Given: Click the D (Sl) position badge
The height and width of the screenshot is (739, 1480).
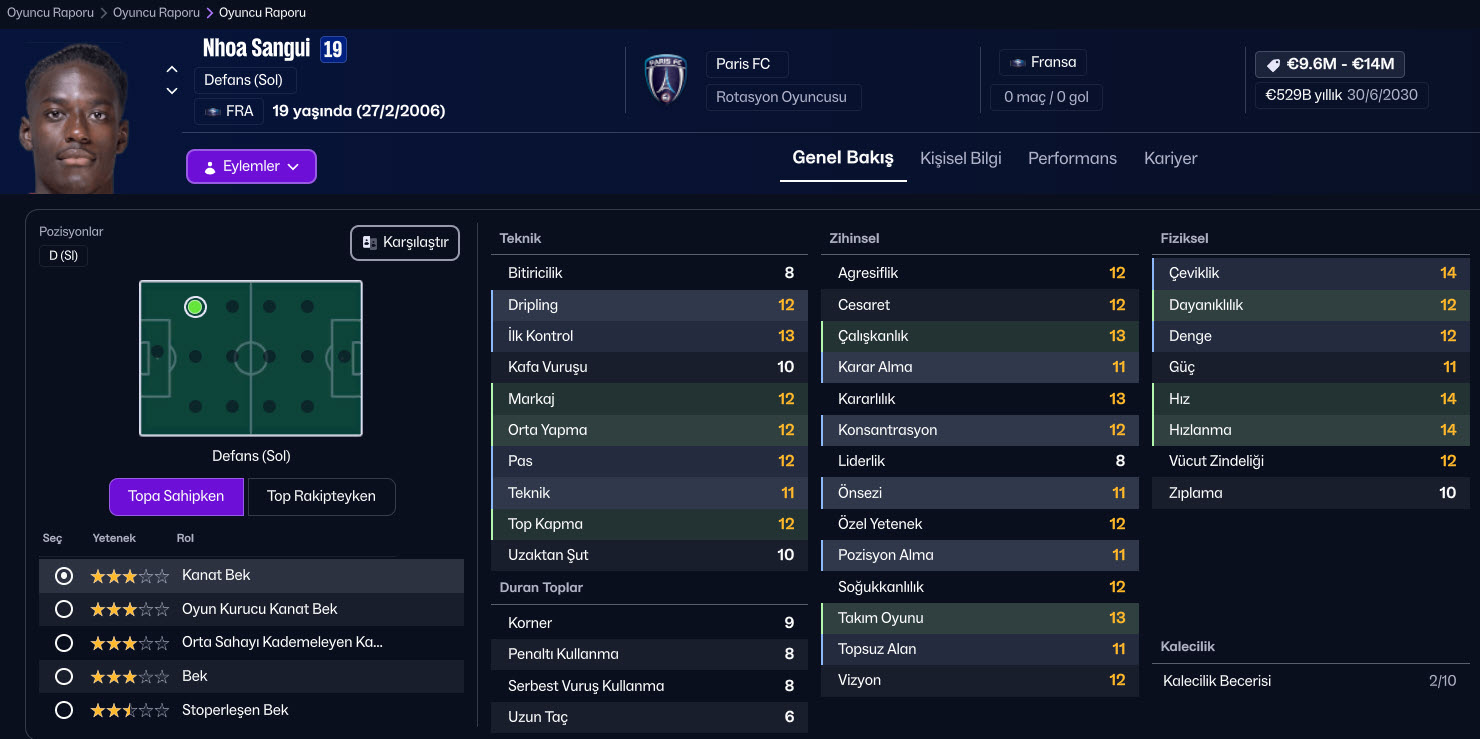Looking at the screenshot, I should tap(63, 256).
